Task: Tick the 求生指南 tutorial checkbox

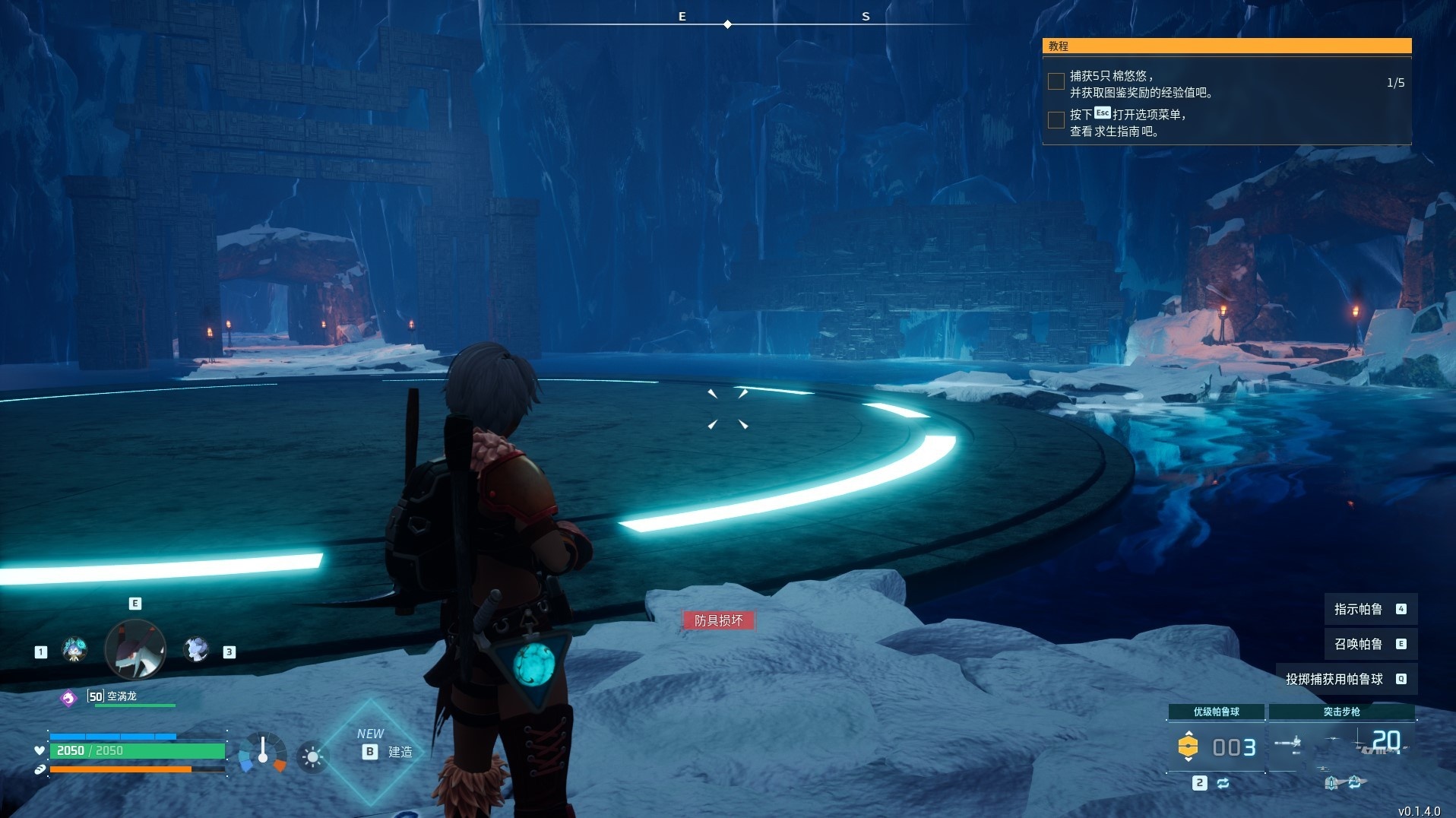Action: tap(1056, 120)
